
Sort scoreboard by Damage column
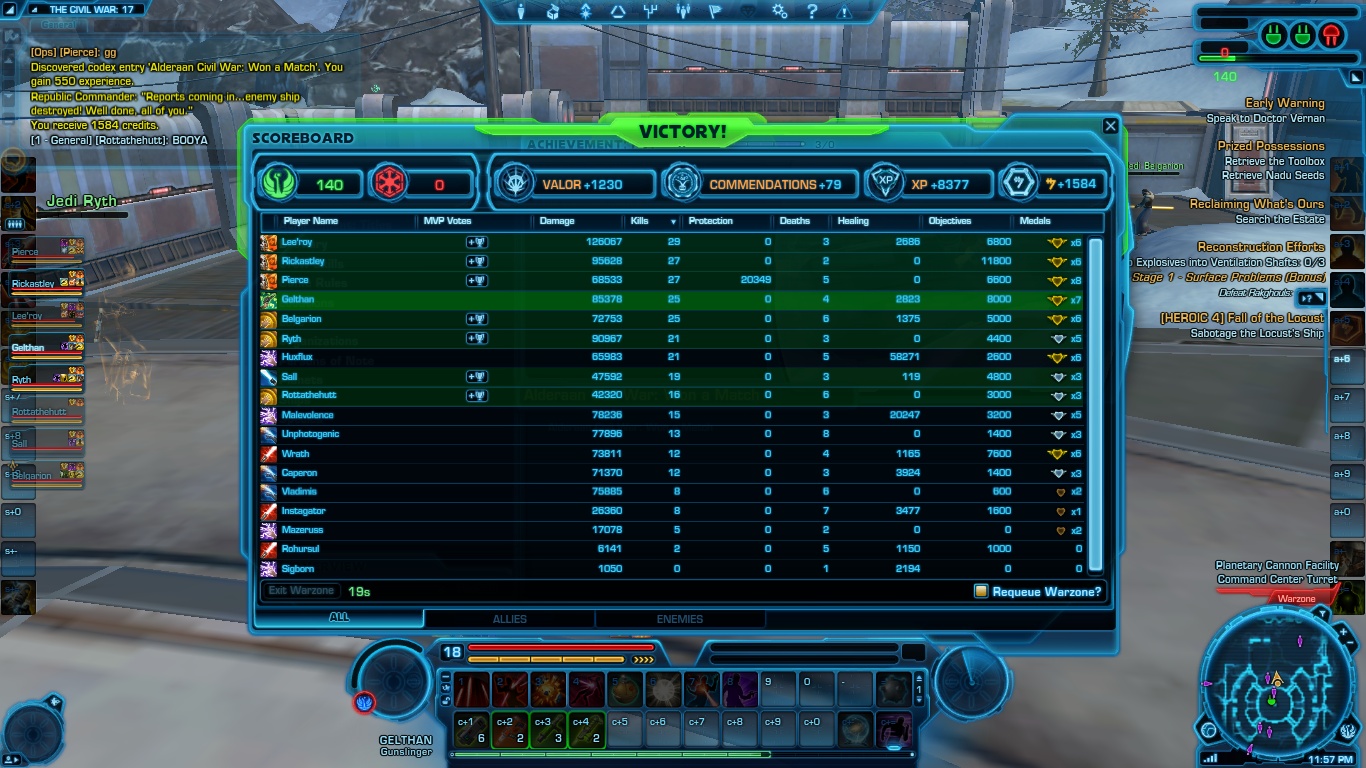(557, 221)
